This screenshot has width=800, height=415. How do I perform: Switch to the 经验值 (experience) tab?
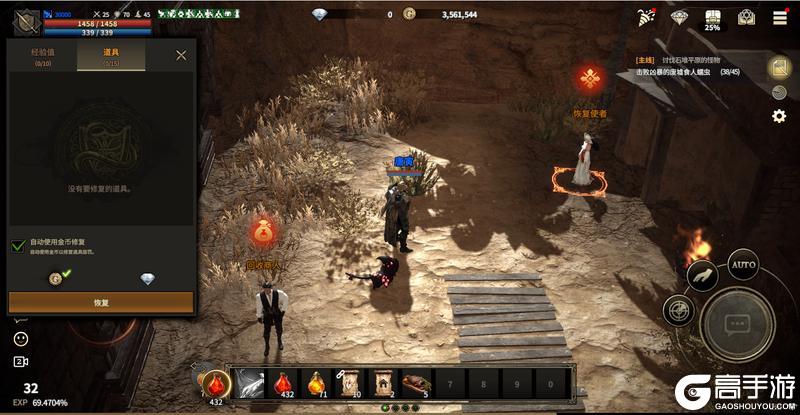(x=42, y=56)
